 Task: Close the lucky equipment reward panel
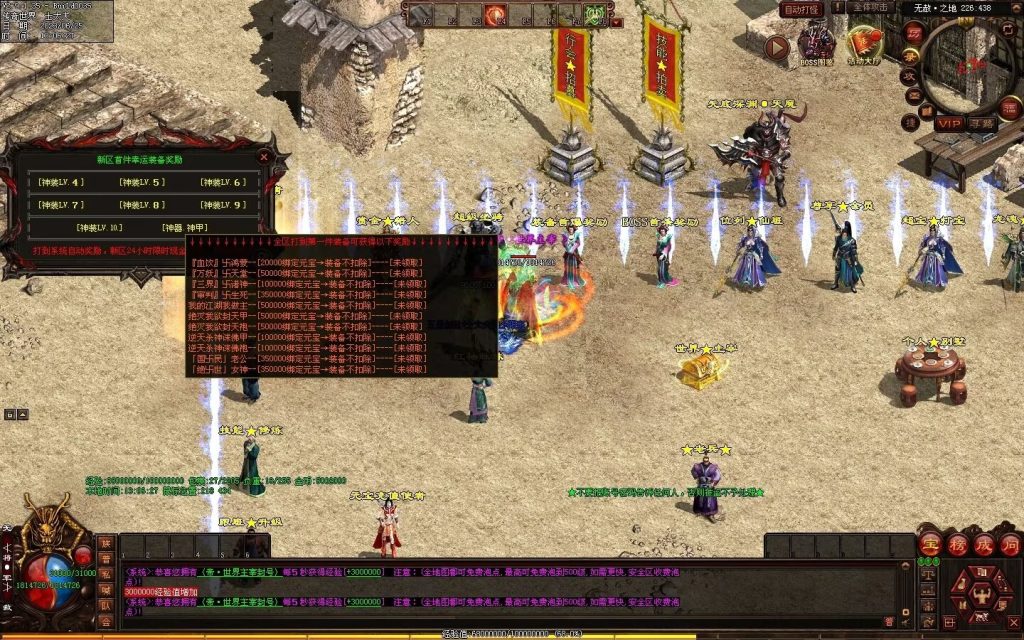pos(264,157)
